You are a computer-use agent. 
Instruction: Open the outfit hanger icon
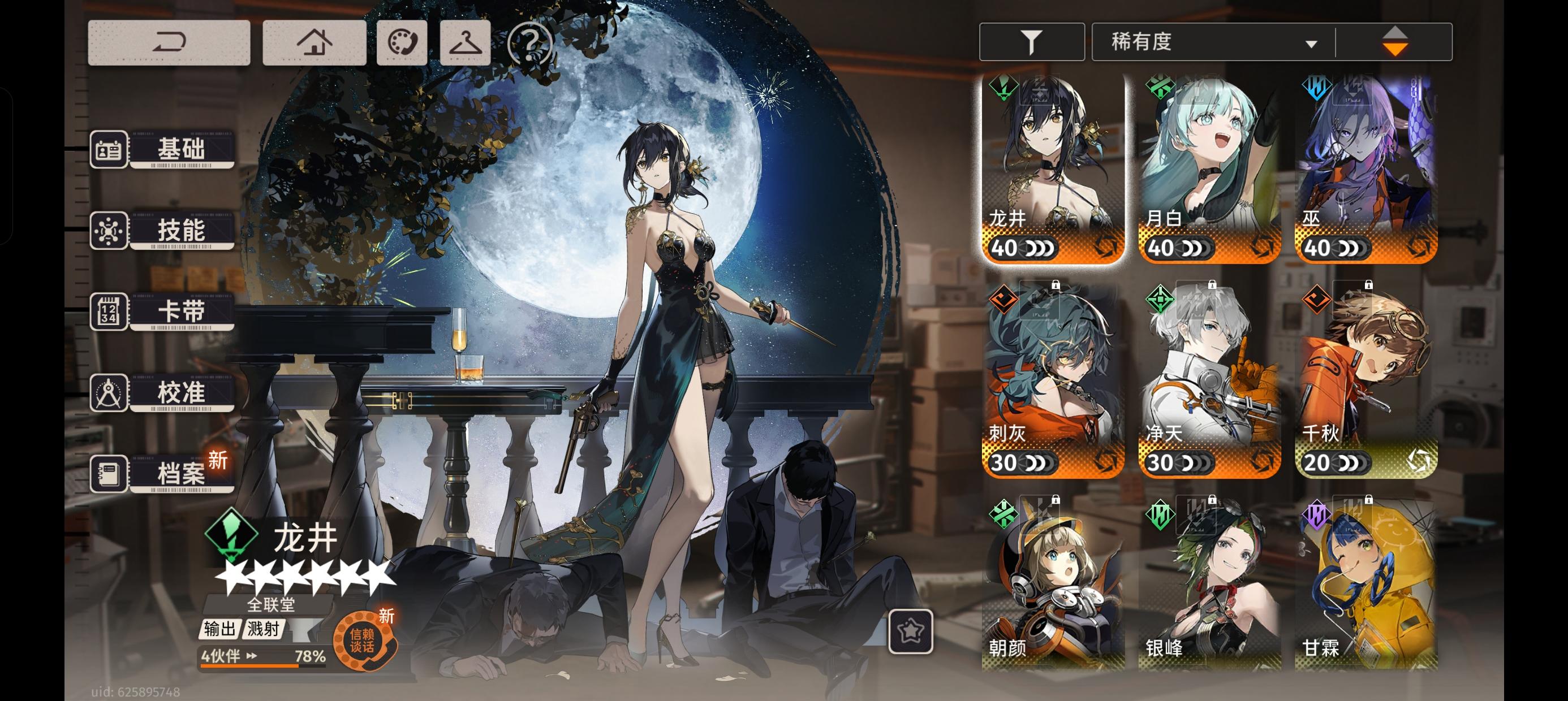point(466,42)
